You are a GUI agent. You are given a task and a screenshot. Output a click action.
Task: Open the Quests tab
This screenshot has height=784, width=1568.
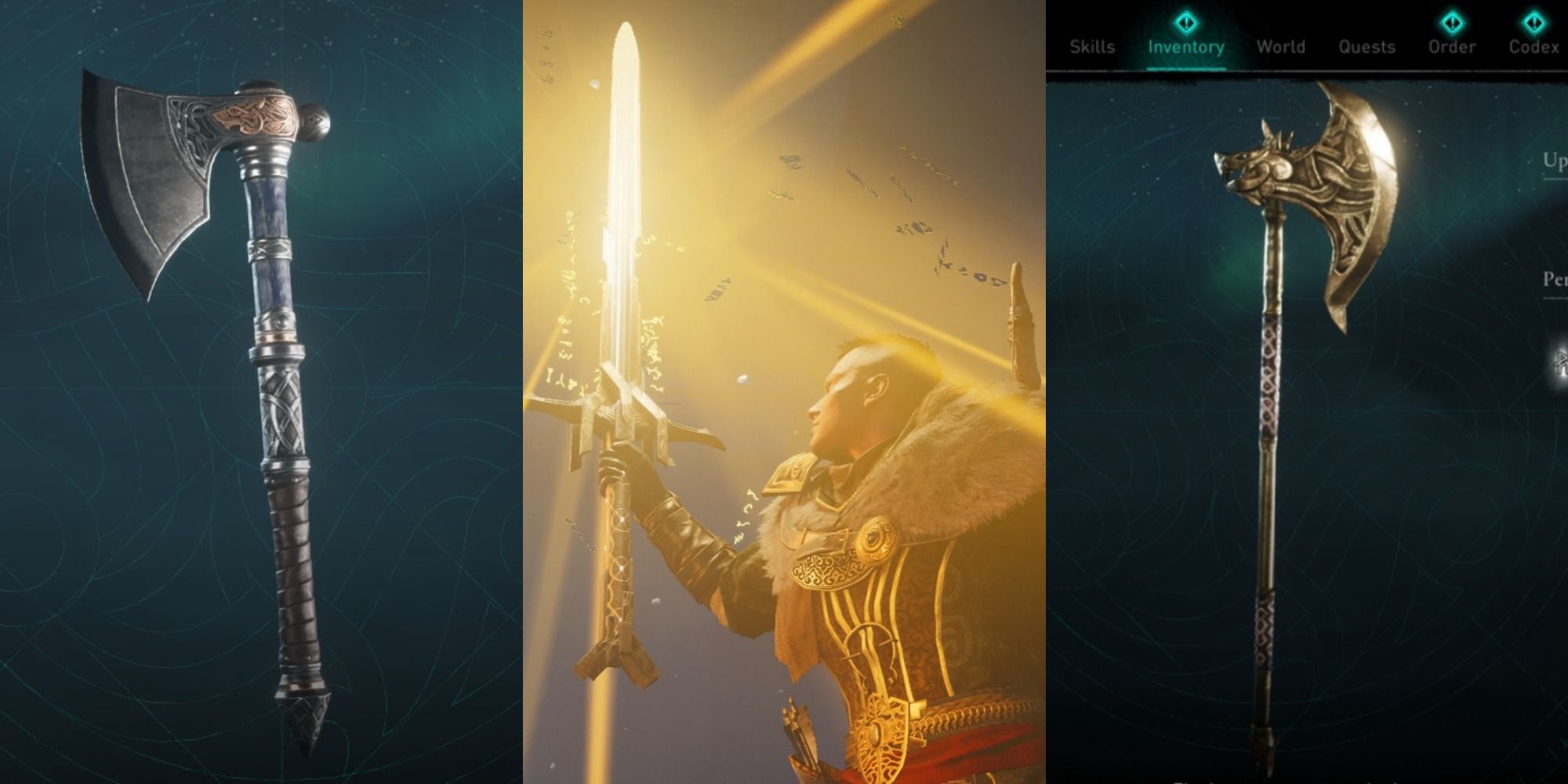point(1367,47)
